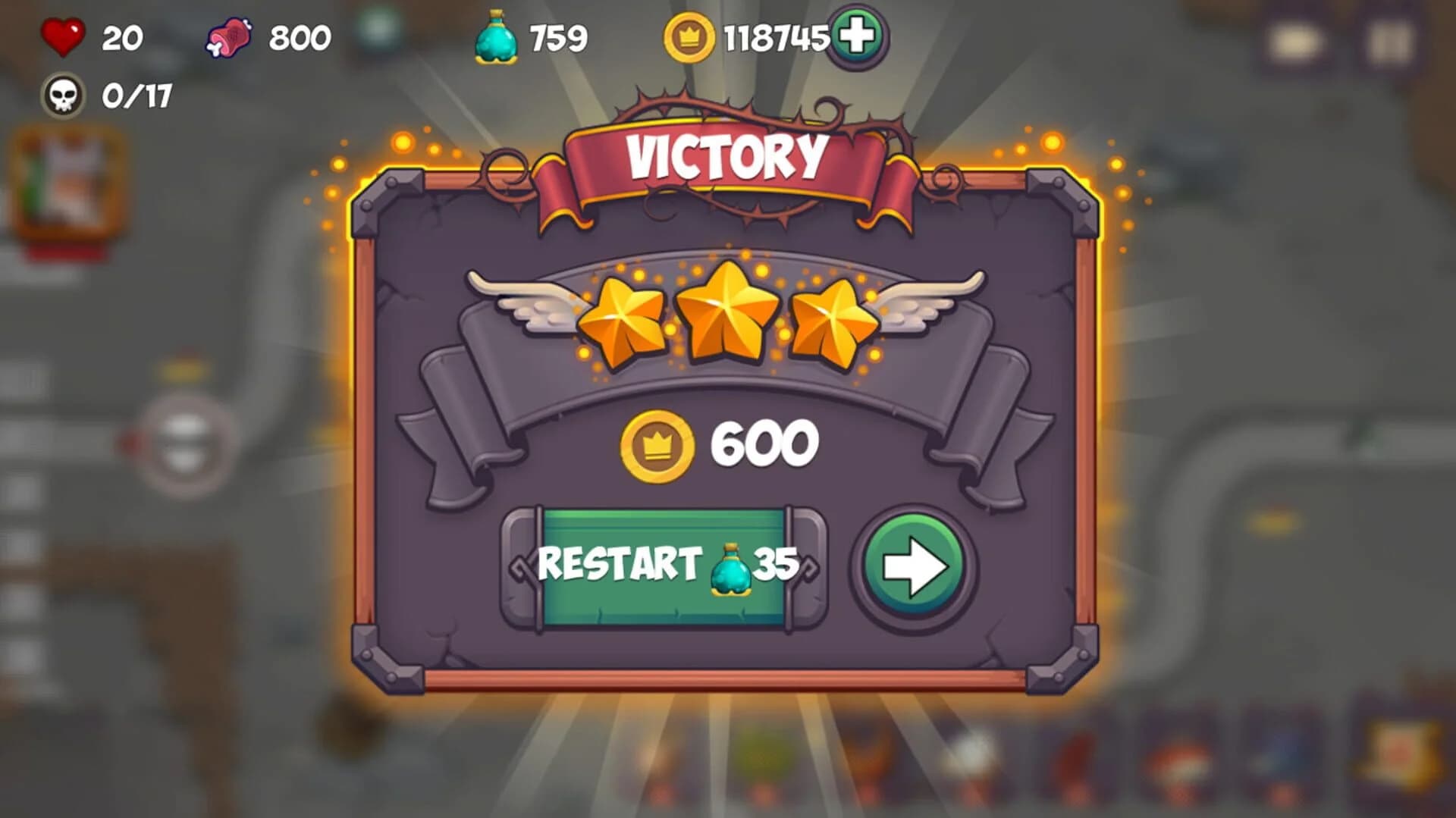
Task: Click the 600 coin reward text
Action: 766,444
